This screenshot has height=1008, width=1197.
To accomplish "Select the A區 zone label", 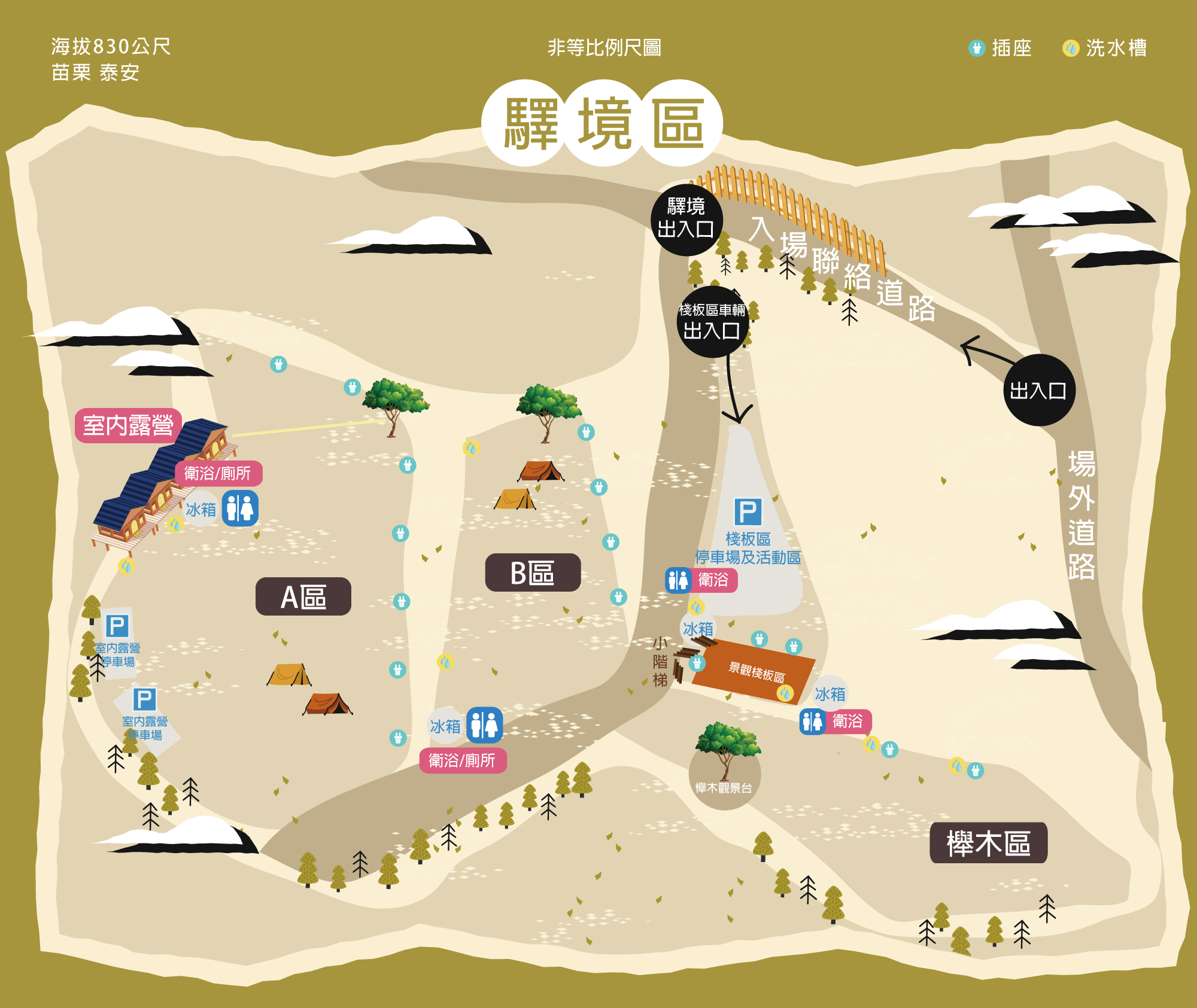I will 303,596.
